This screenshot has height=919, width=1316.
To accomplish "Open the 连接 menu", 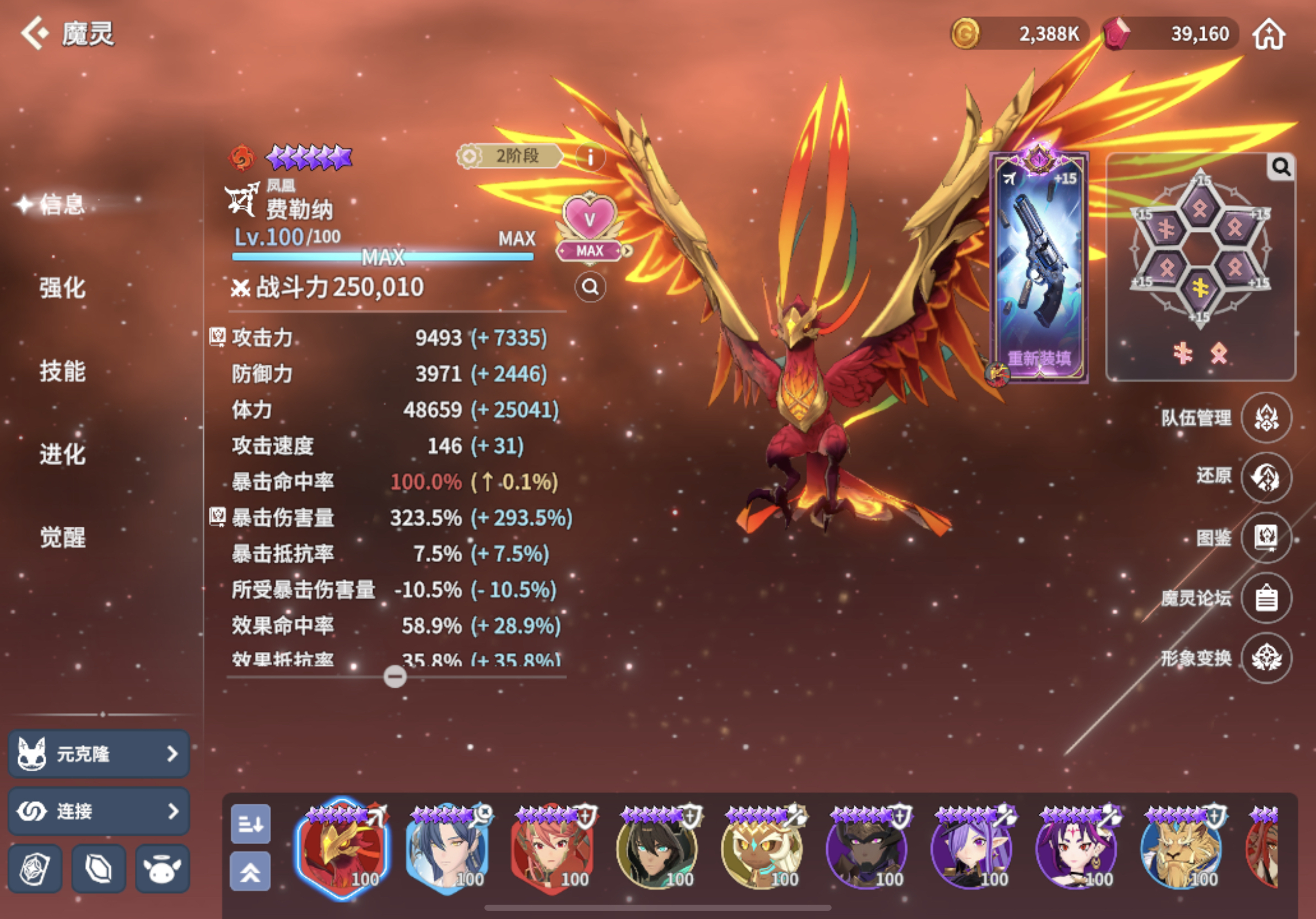I will [x=99, y=810].
